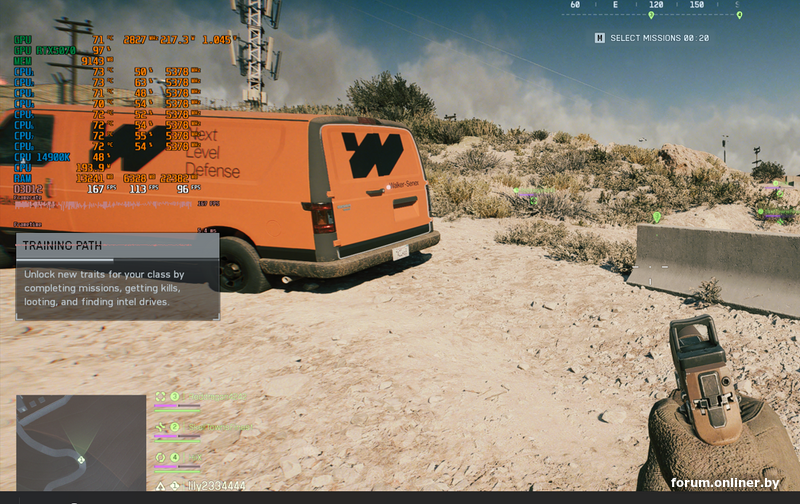
Task: Select squad member lily2334444
Action: (215, 486)
